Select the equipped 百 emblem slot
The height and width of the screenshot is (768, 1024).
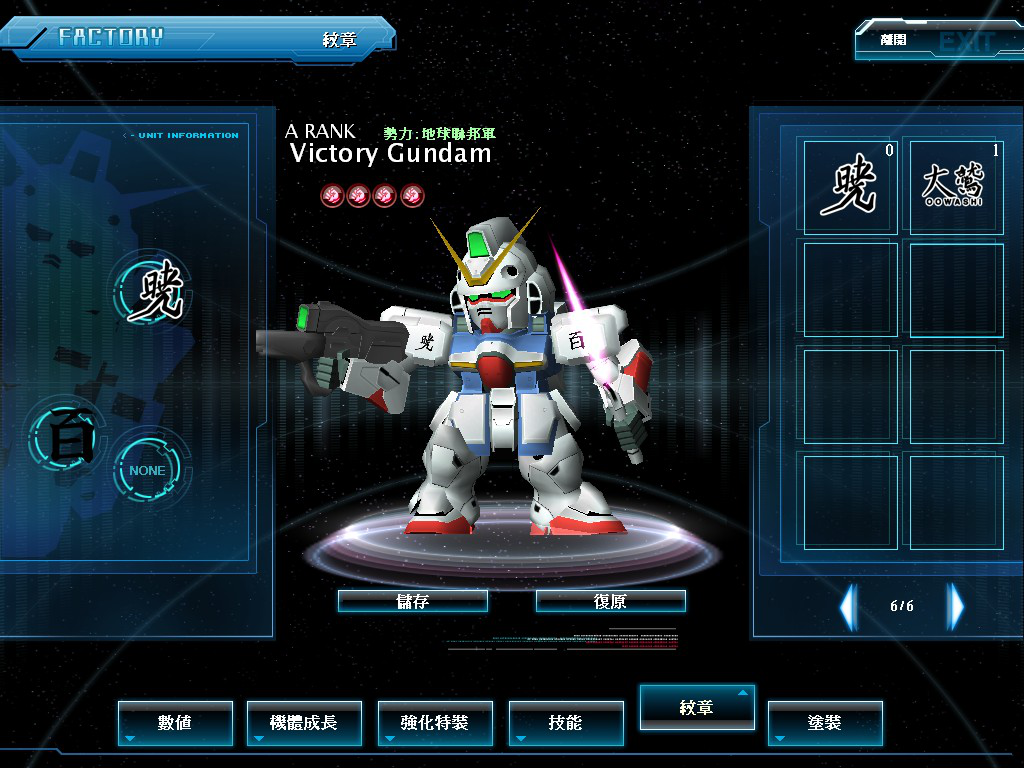tap(67, 438)
